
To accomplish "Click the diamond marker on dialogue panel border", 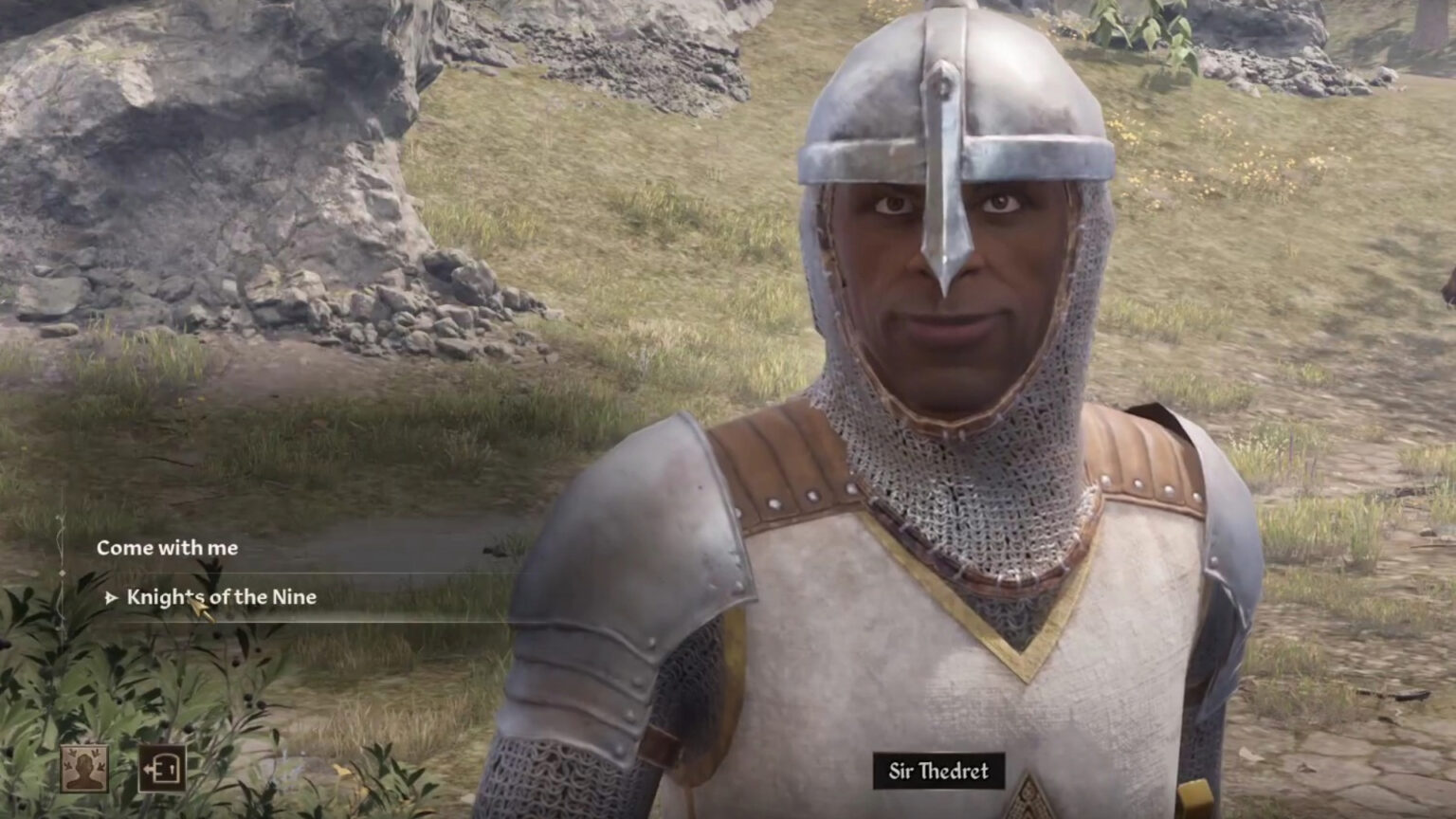I will pyautogui.click(x=63, y=571).
